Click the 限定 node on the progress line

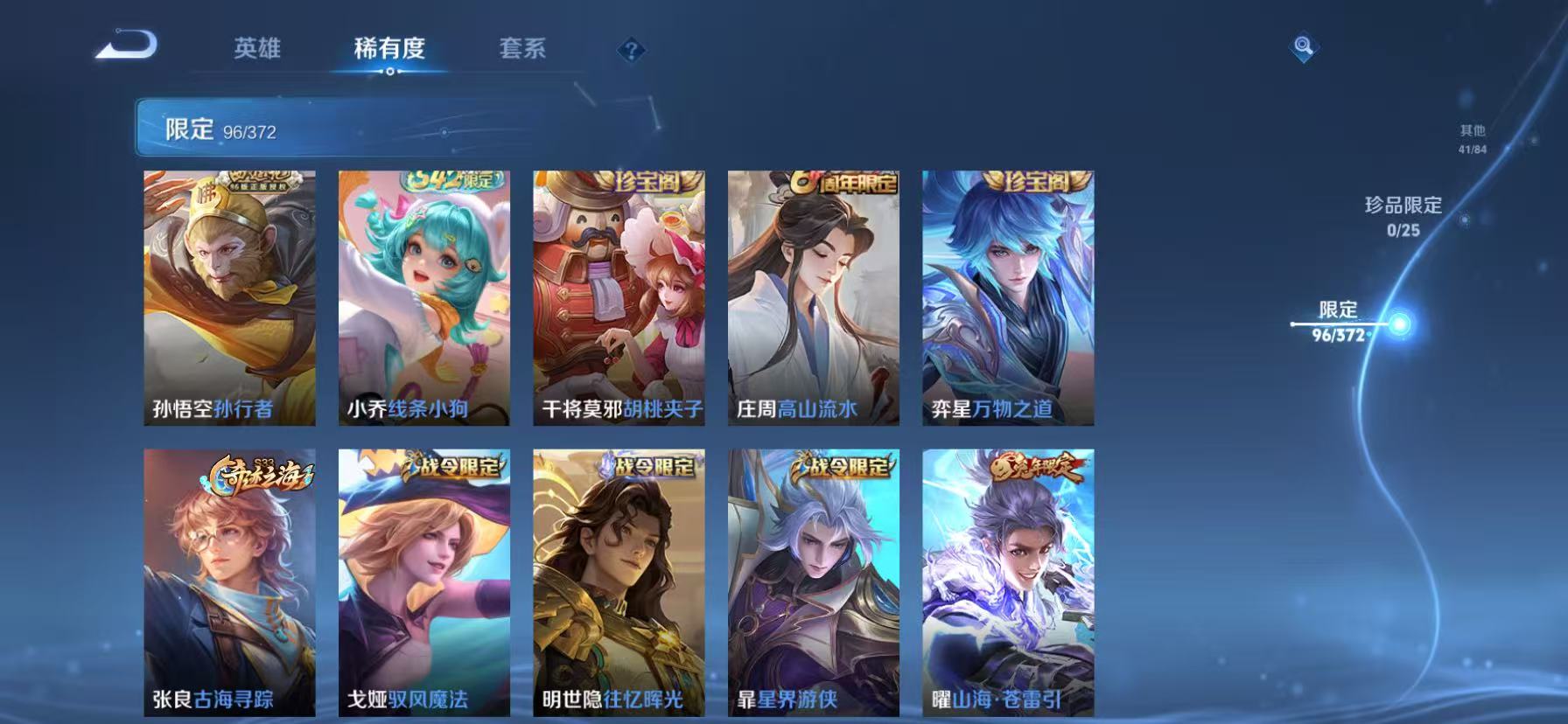(1399, 322)
